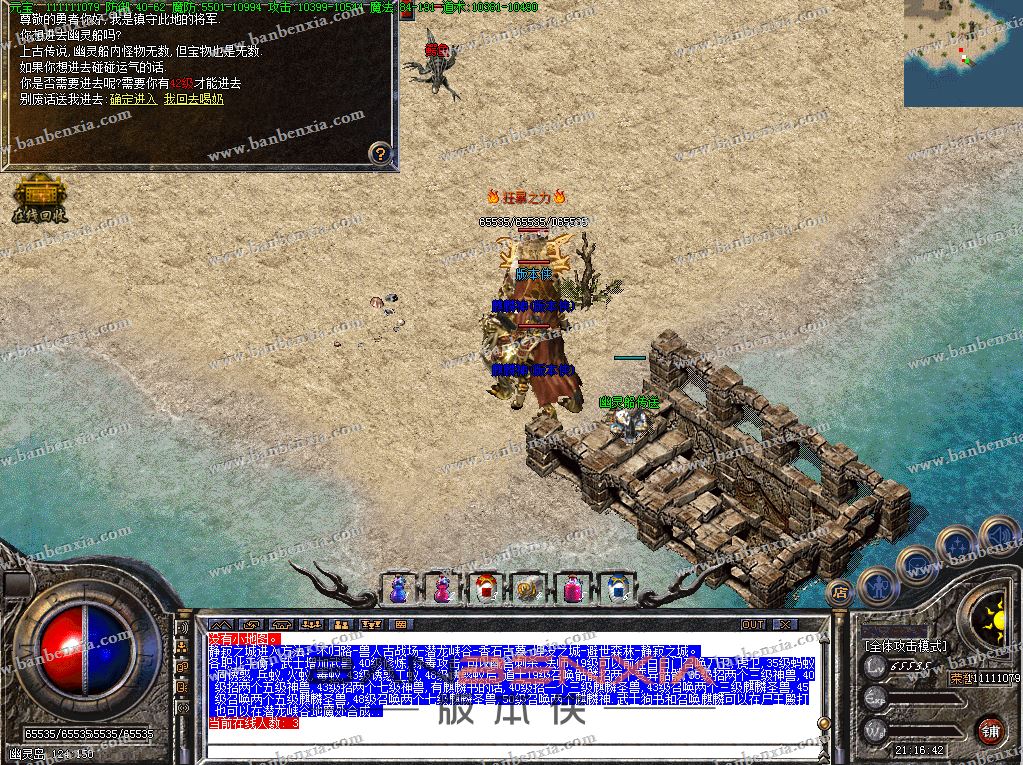Click the OUT button on chat bar
Screen dimensions: 1023x765
pos(752,624)
